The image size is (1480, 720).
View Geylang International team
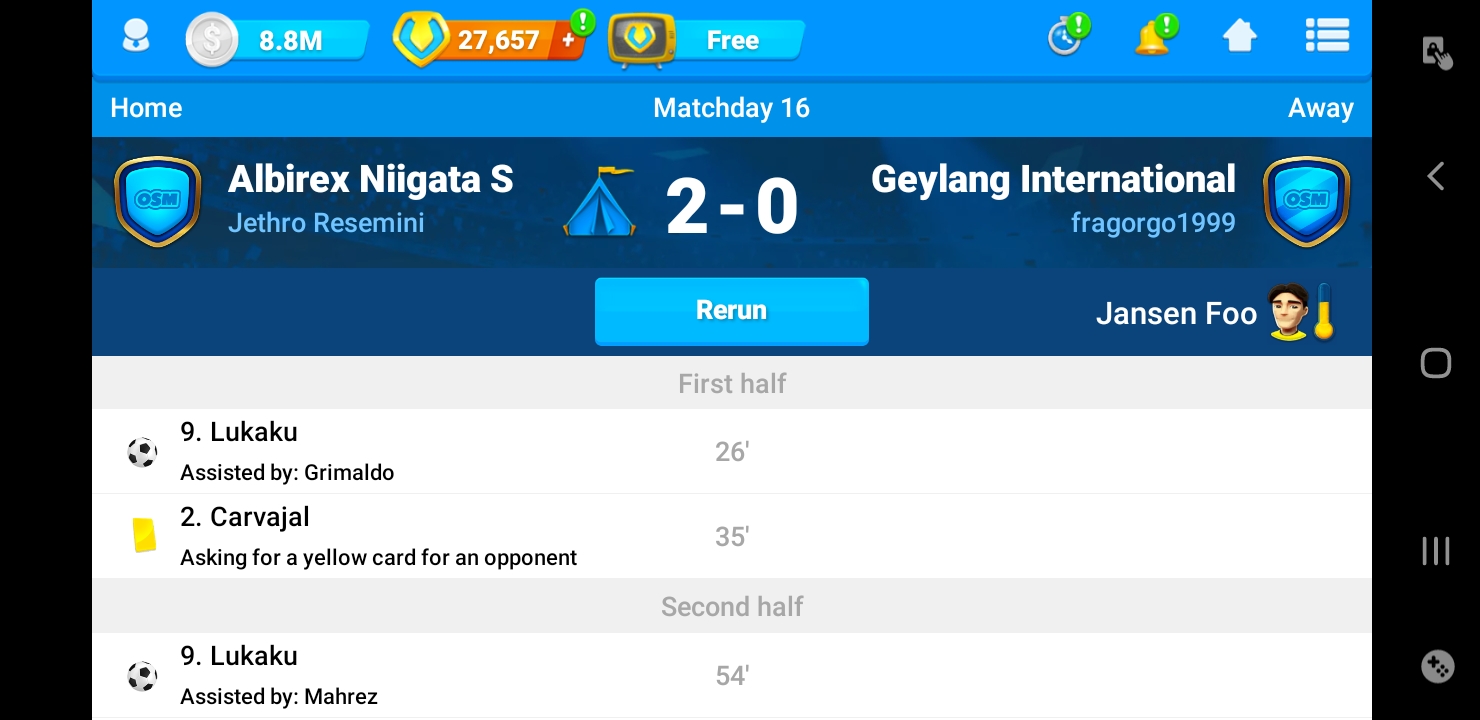1053,180
